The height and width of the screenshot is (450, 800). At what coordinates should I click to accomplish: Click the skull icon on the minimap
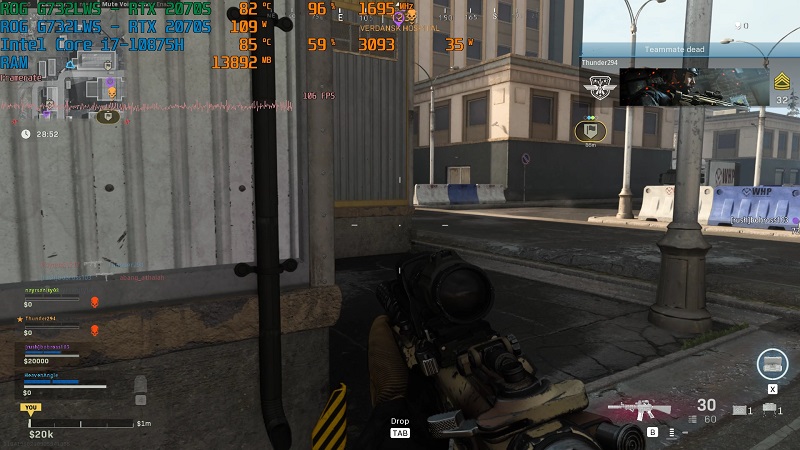tap(111, 92)
